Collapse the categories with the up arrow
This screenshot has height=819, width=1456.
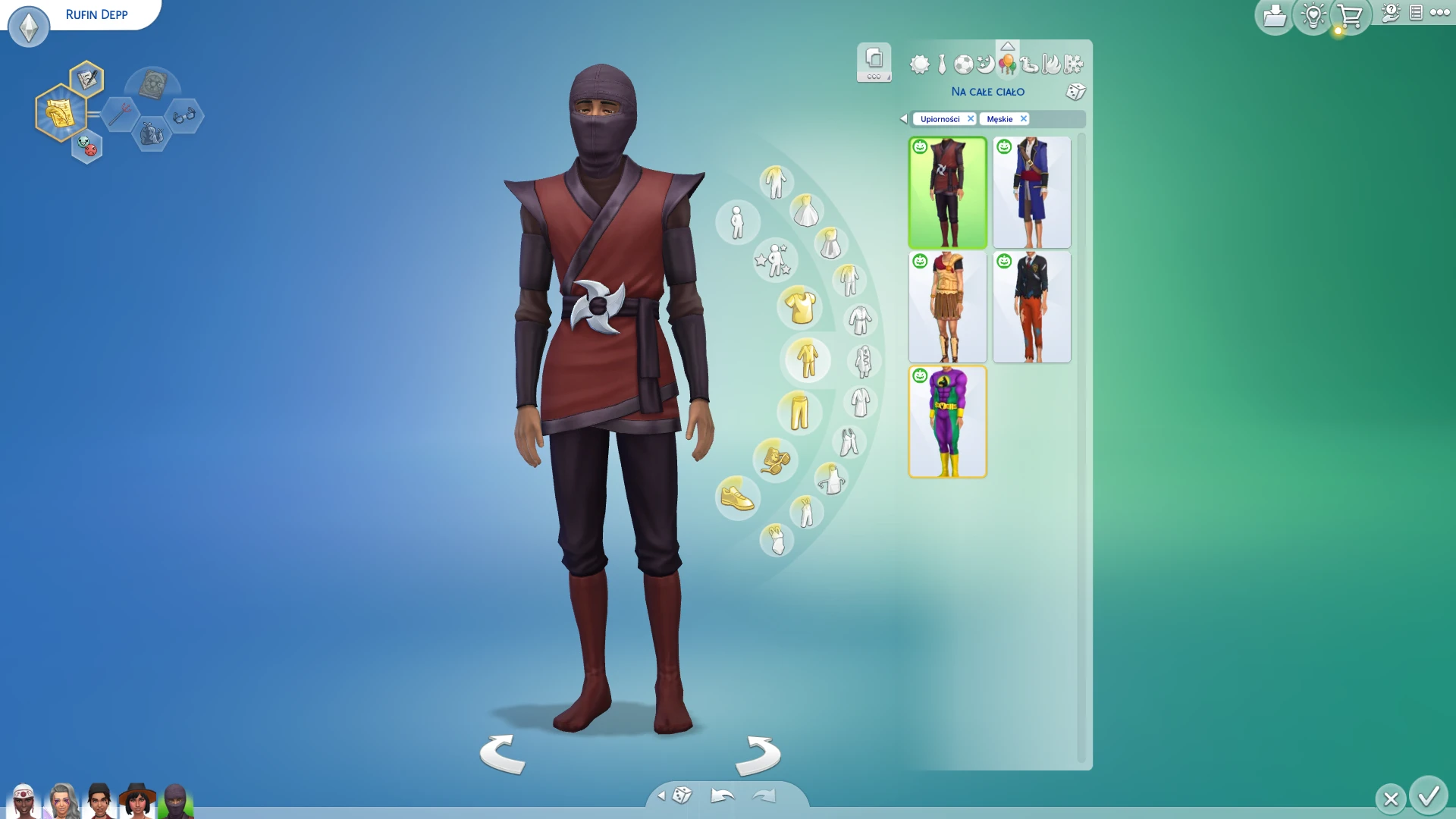(x=1009, y=45)
